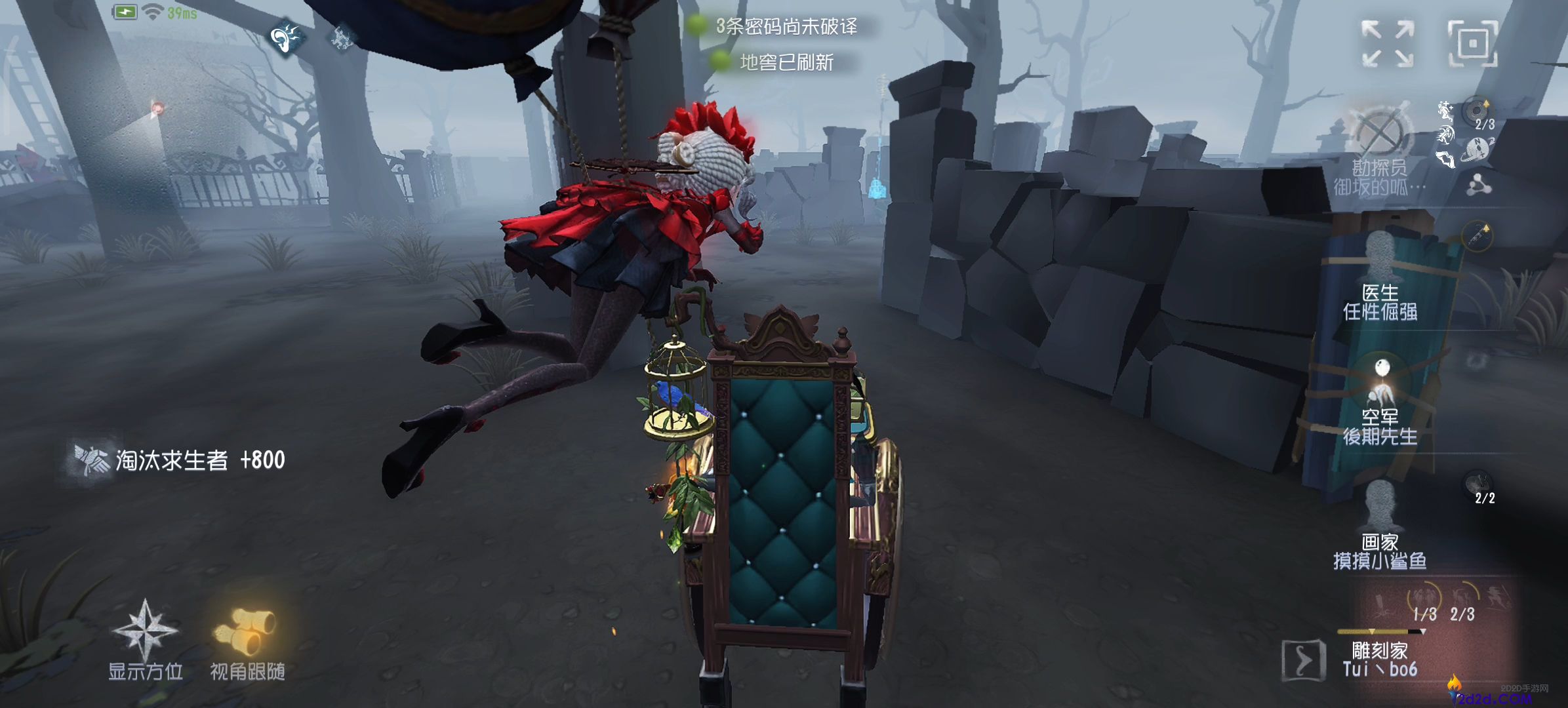Collapse player list with arrow button
The image size is (1568, 708).
[1302, 659]
